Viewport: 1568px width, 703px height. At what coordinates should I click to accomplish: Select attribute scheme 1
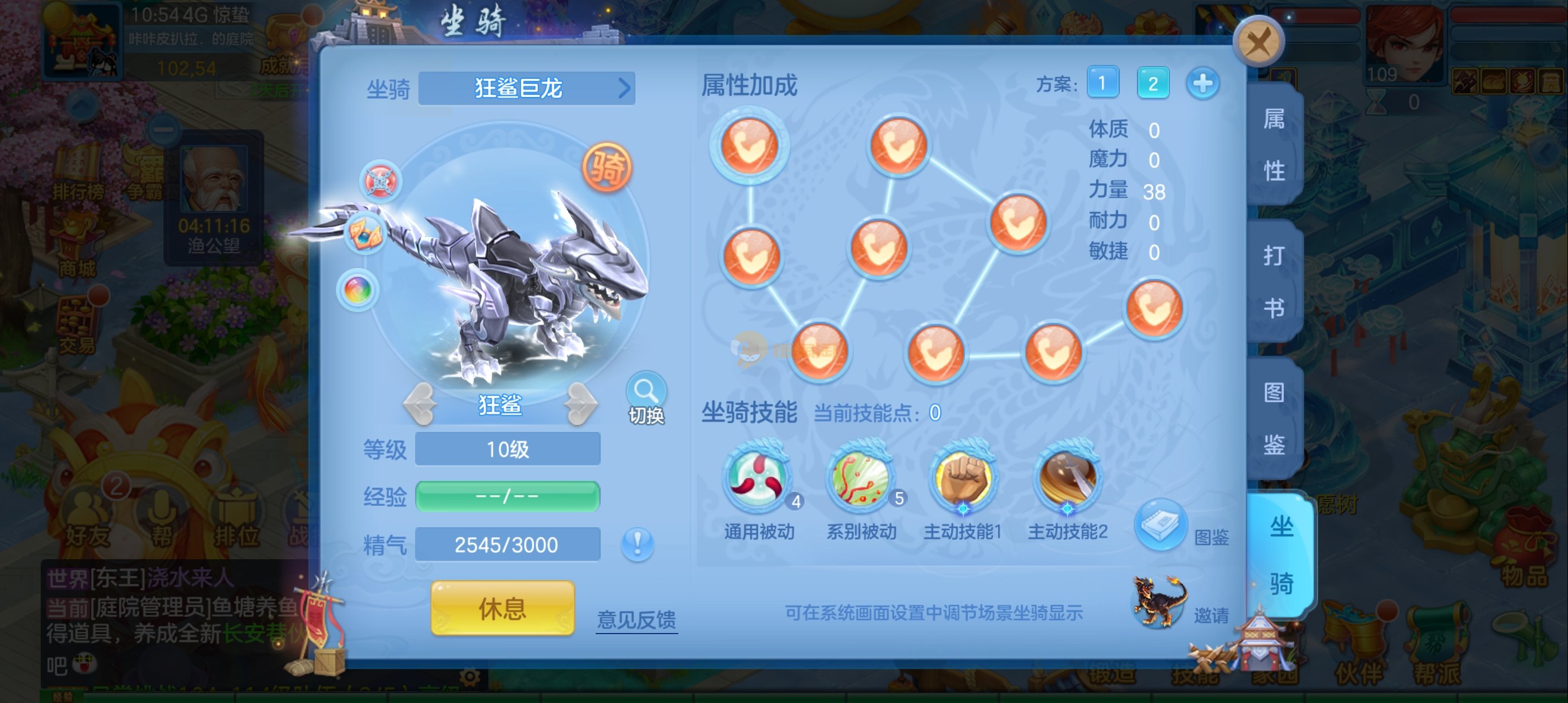[1102, 83]
